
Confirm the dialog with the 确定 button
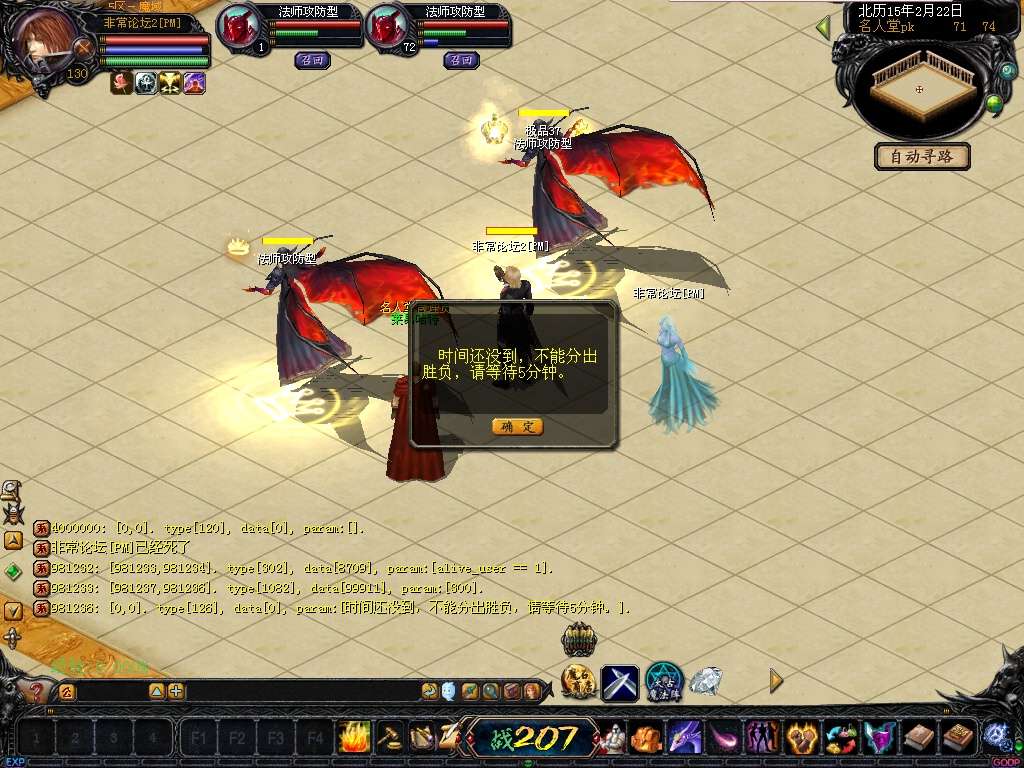[x=518, y=427]
